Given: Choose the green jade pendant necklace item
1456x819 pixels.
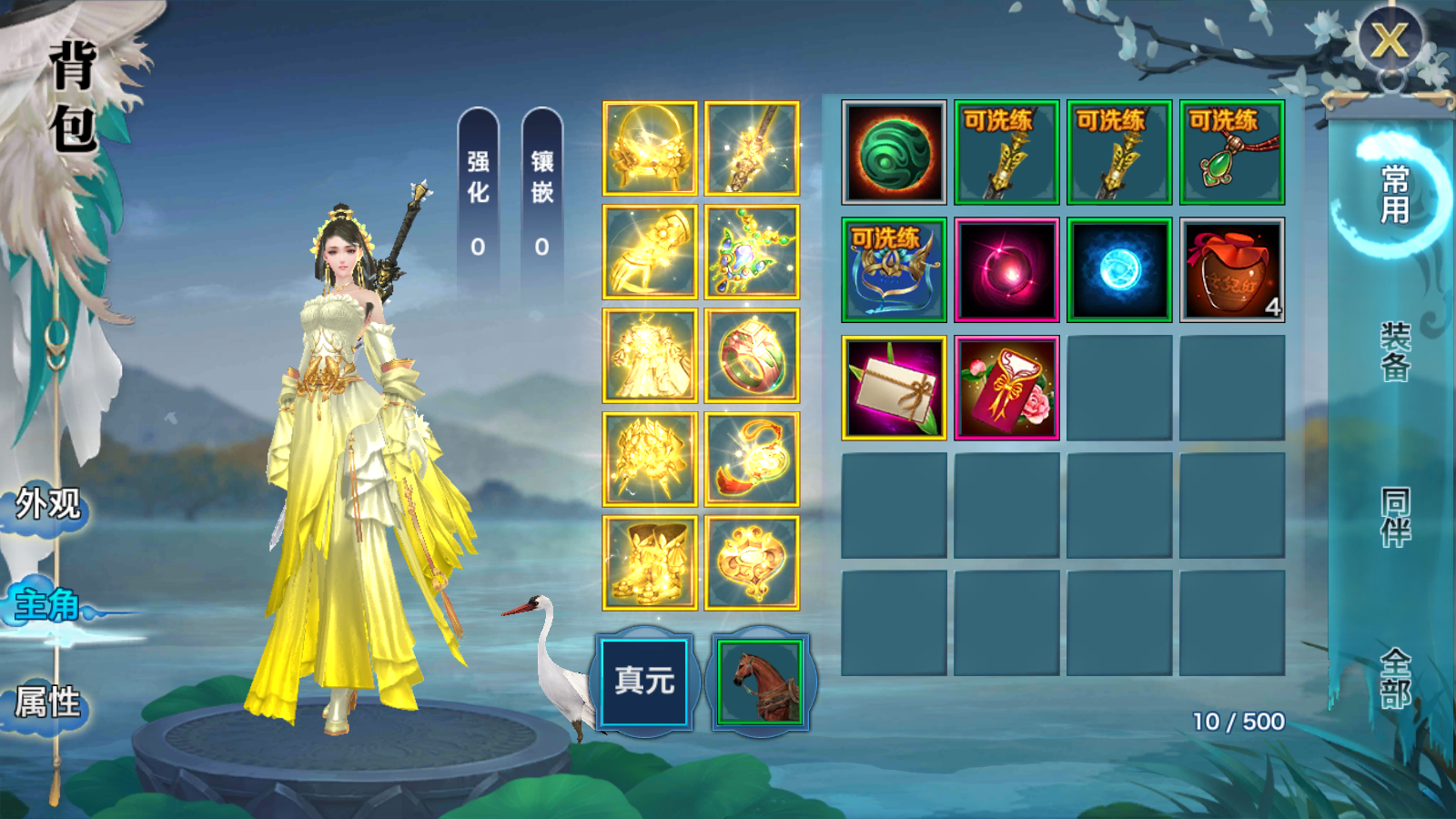Looking at the screenshot, I should click(x=1232, y=153).
